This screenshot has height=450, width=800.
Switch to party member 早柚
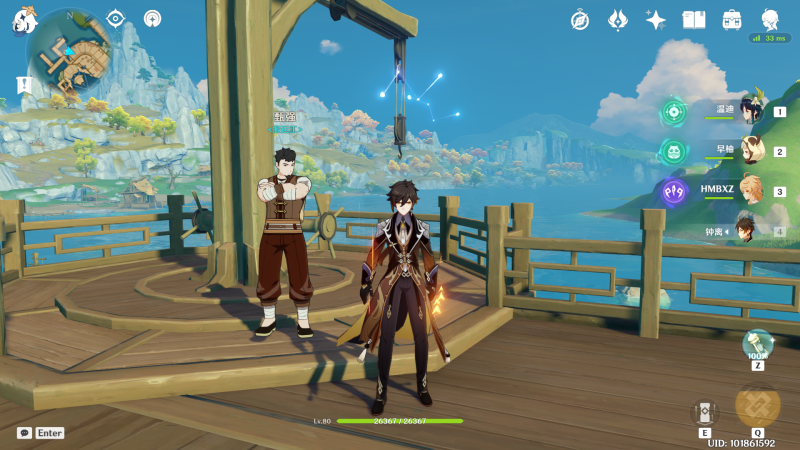click(750, 151)
